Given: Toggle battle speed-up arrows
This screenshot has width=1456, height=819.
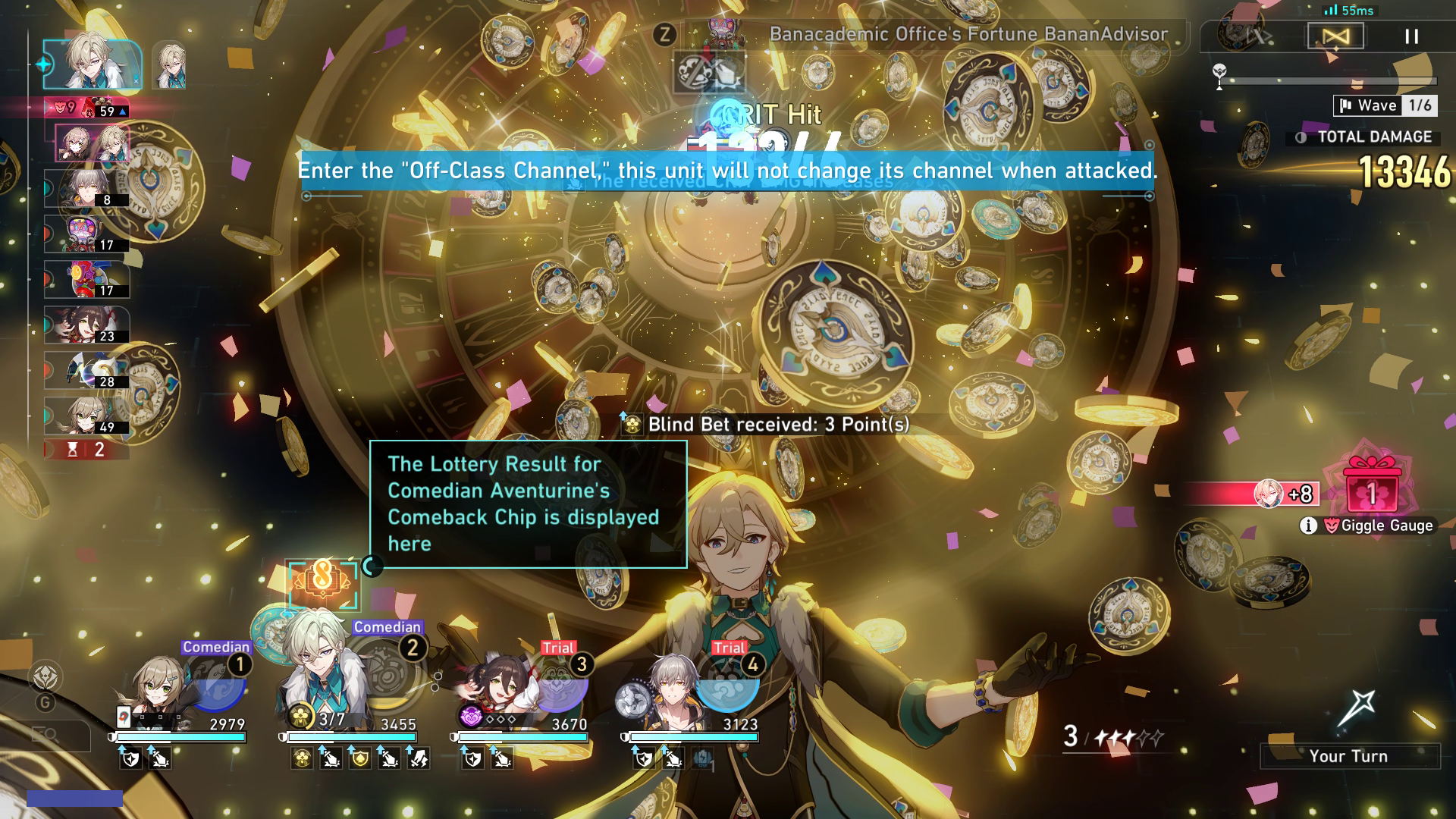Looking at the screenshot, I should pos(1259,36).
